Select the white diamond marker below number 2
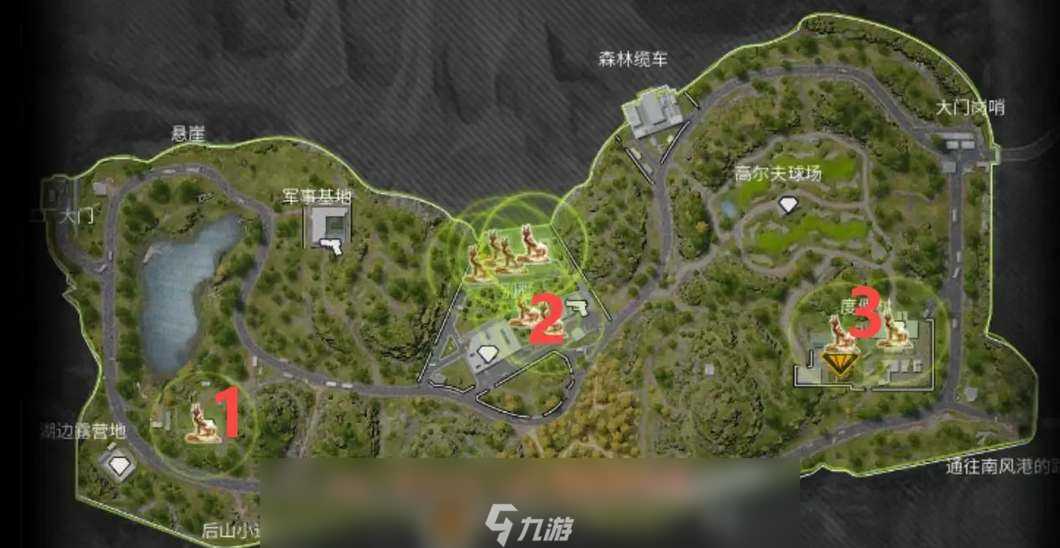 [x=487, y=352]
